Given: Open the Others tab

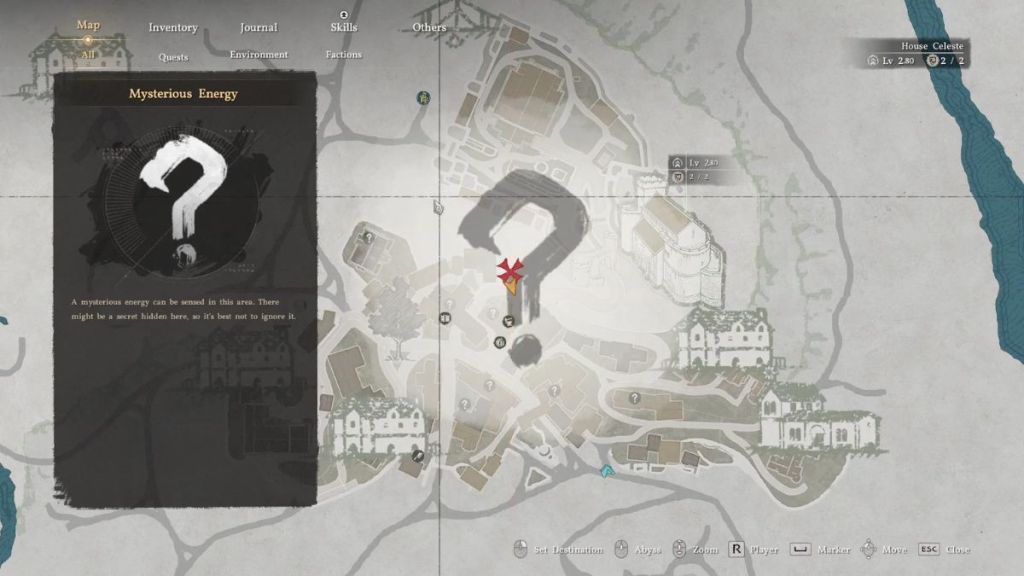Looking at the screenshot, I should point(429,28).
